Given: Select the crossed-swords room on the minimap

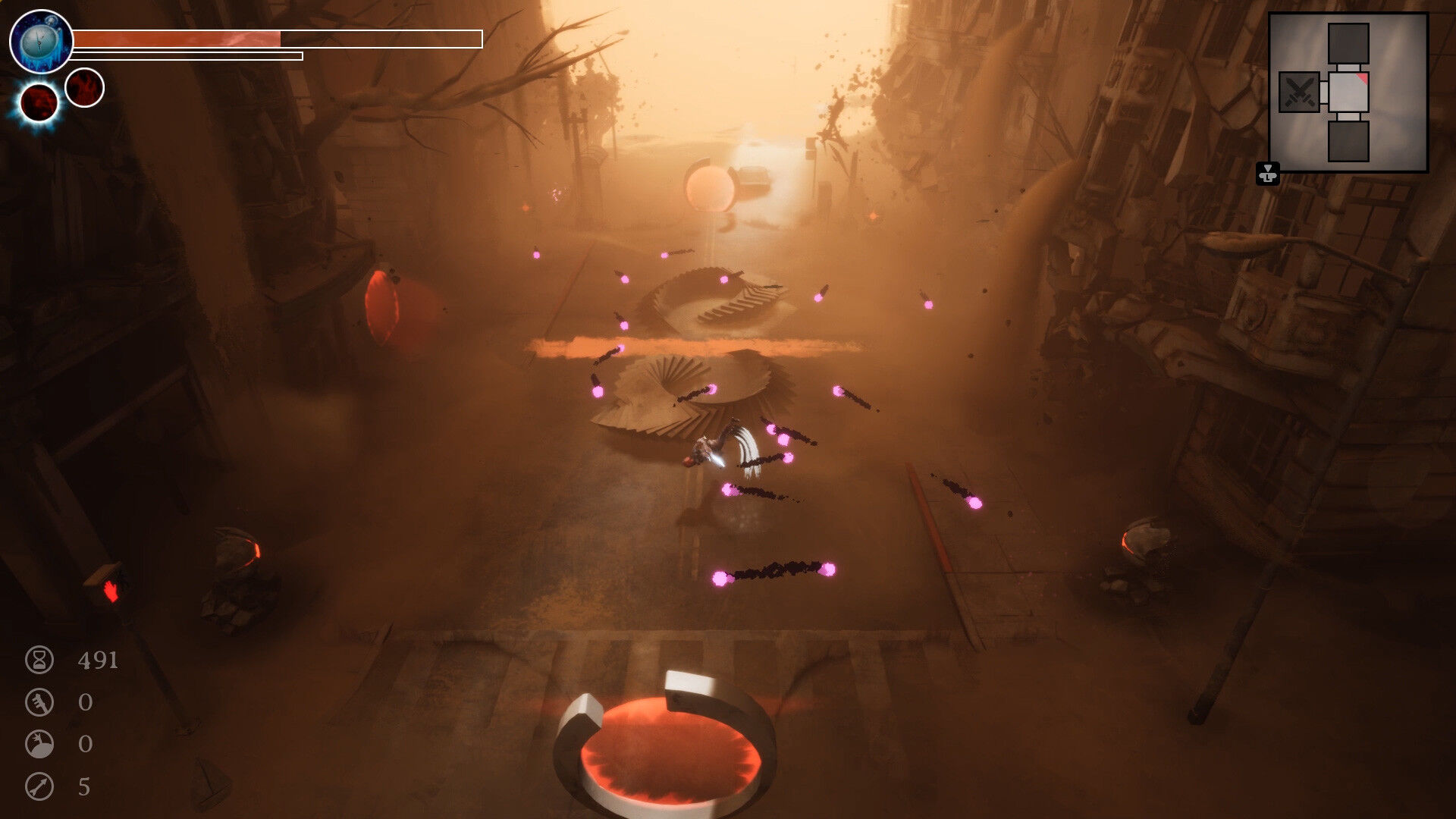Looking at the screenshot, I should click(x=1299, y=93).
